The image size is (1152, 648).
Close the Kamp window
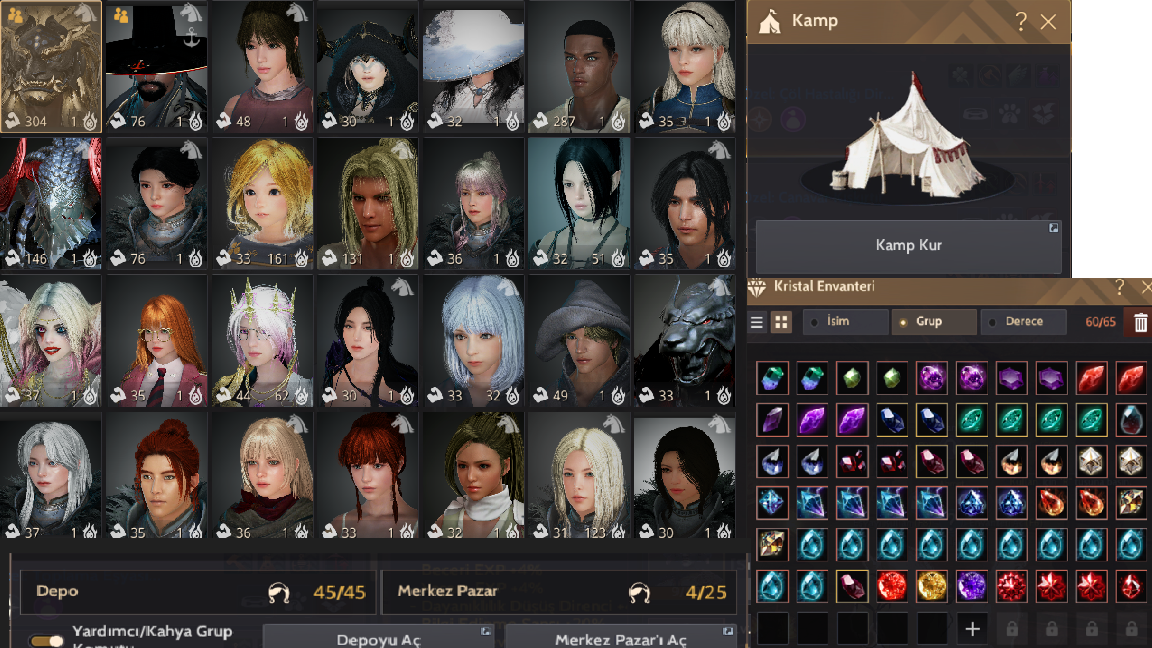[1048, 22]
